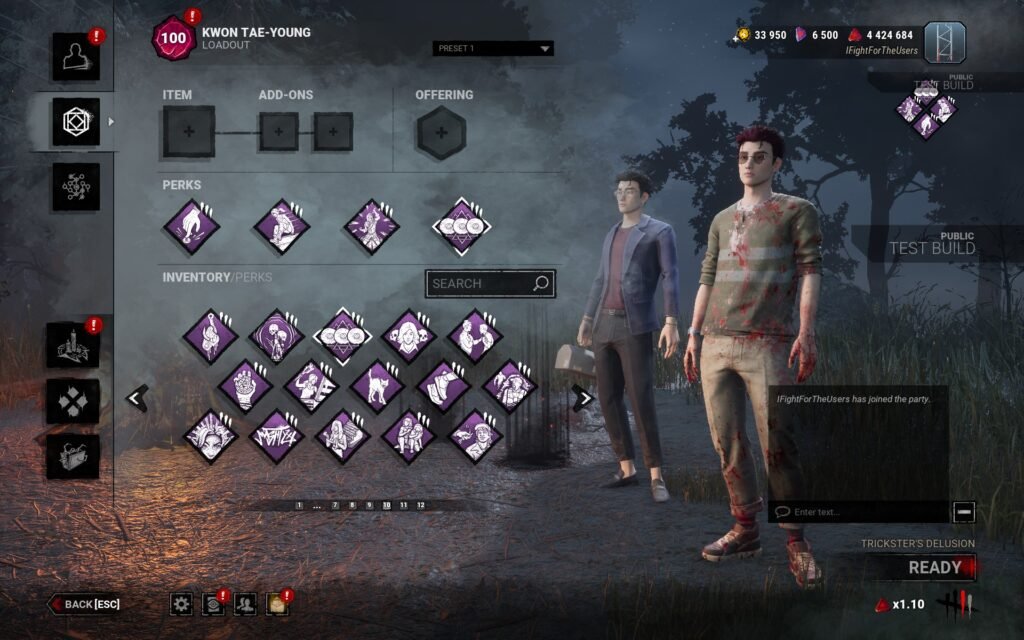Viewport: 1024px width, 640px height.
Task: Open the PRESET 1 dropdown
Action: click(x=493, y=48)
